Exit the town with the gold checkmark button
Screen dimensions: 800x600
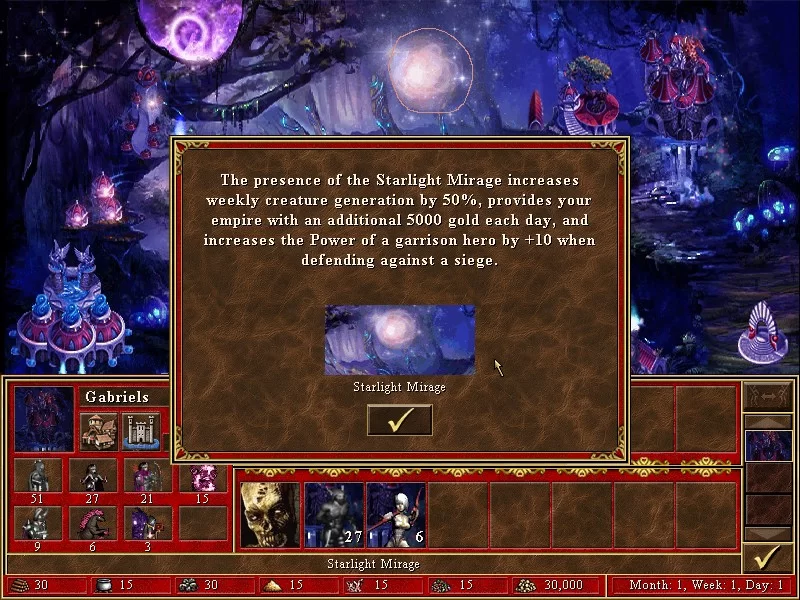[768, 556]
